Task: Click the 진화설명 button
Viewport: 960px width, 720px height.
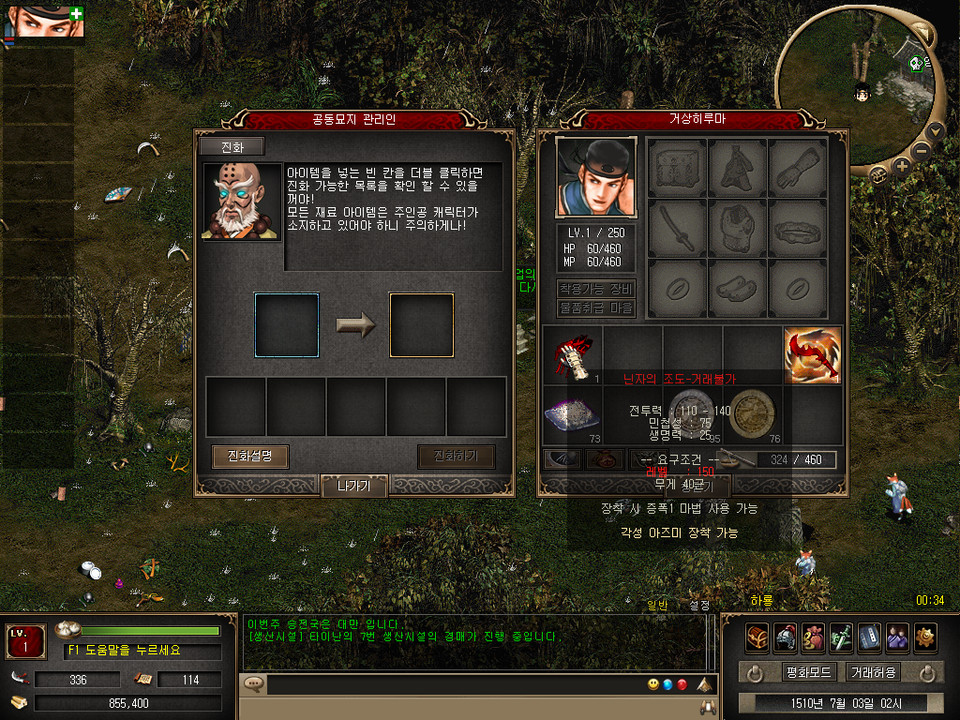Action: coord(250,457)
